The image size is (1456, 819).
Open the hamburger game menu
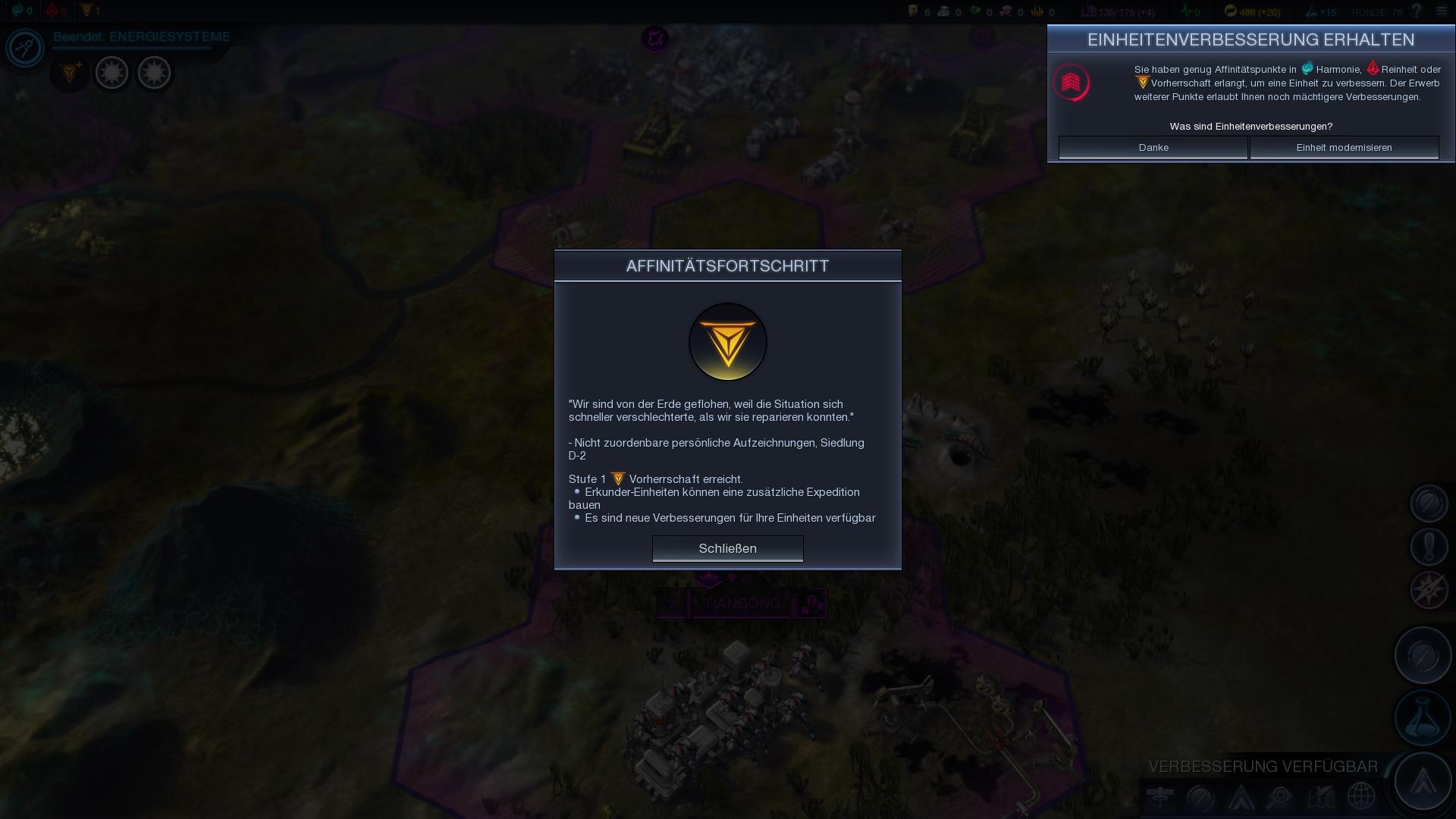coord(1442,11)
